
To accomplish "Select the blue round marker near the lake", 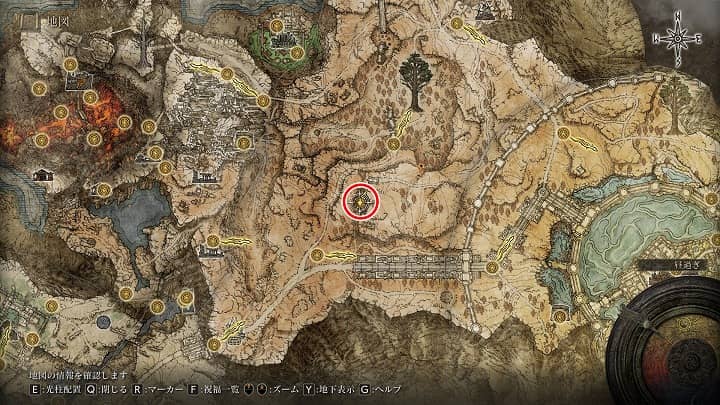I will [104, 321].
